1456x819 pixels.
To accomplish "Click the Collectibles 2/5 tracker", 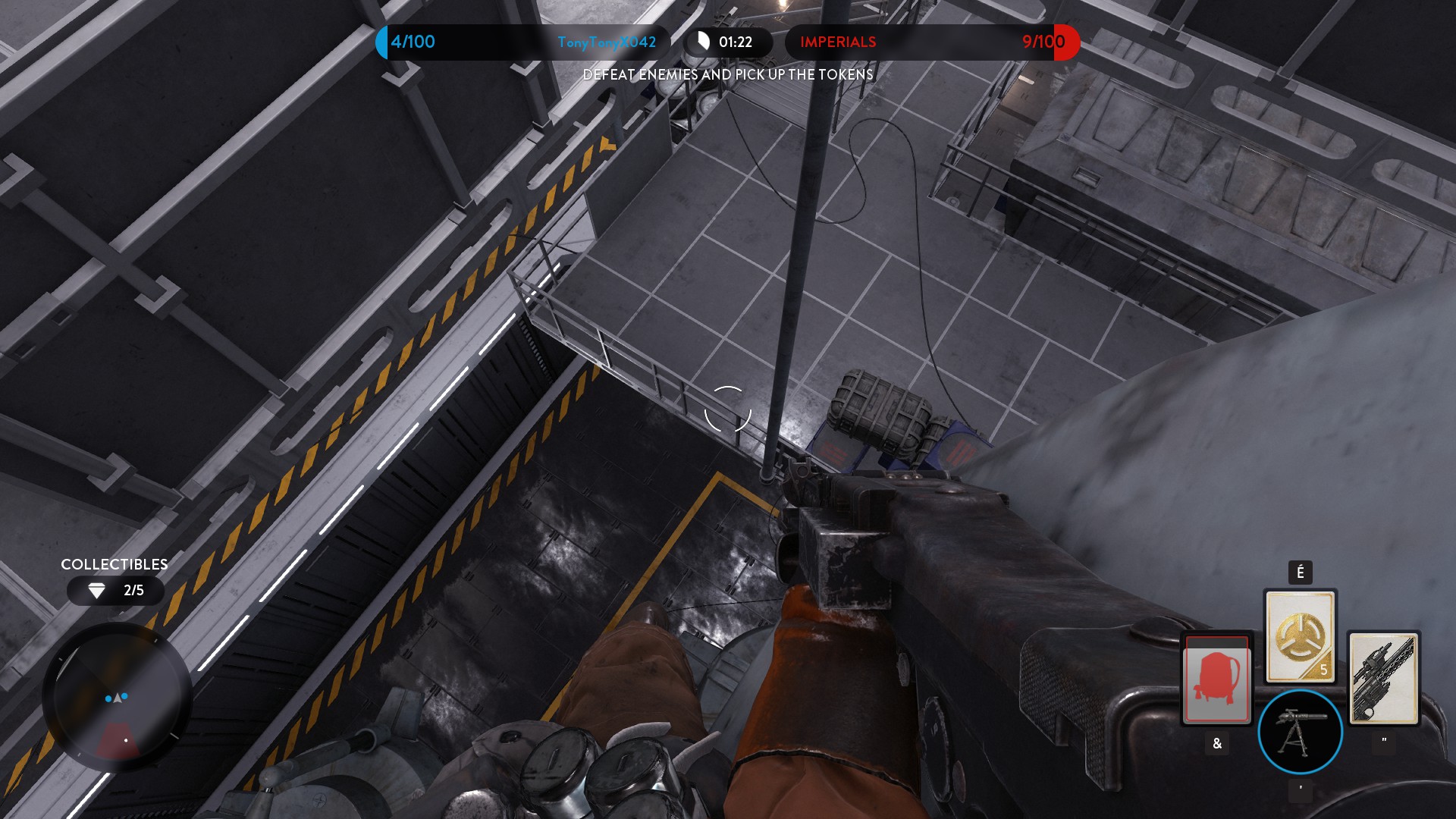I will [115, 590].
